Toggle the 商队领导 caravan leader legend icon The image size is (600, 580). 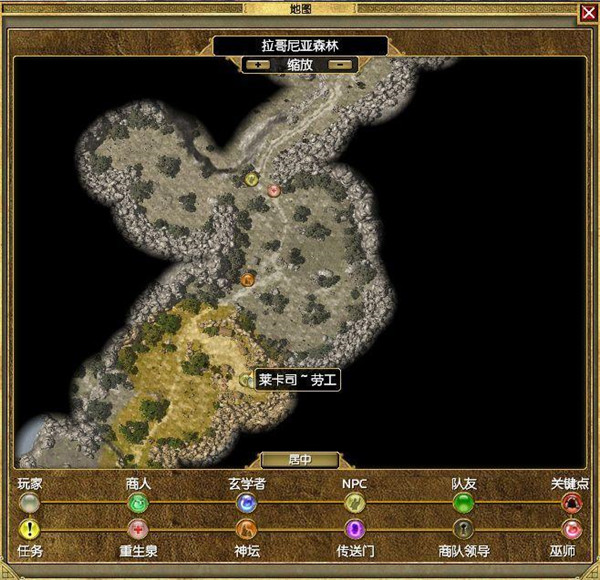463,529
